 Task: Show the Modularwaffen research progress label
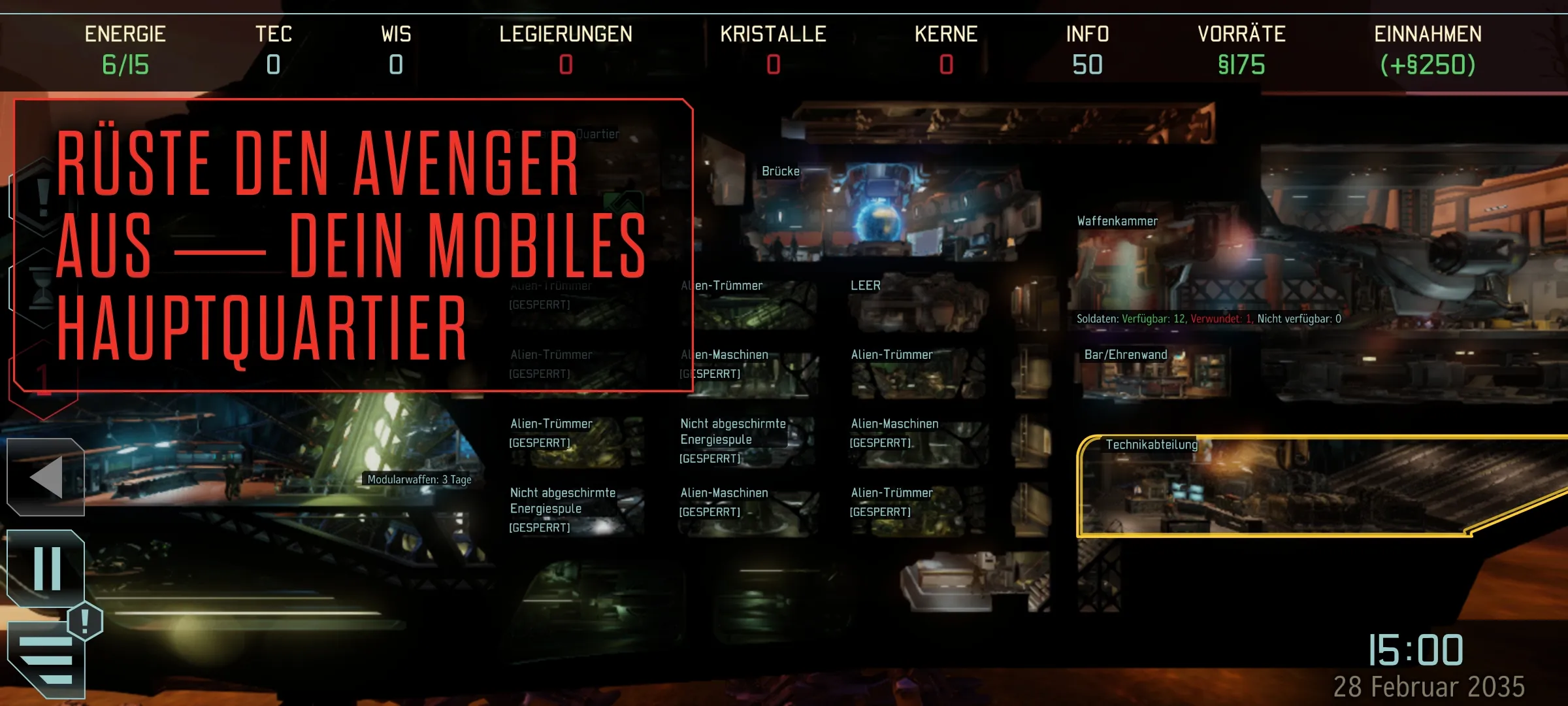[419, 479]
